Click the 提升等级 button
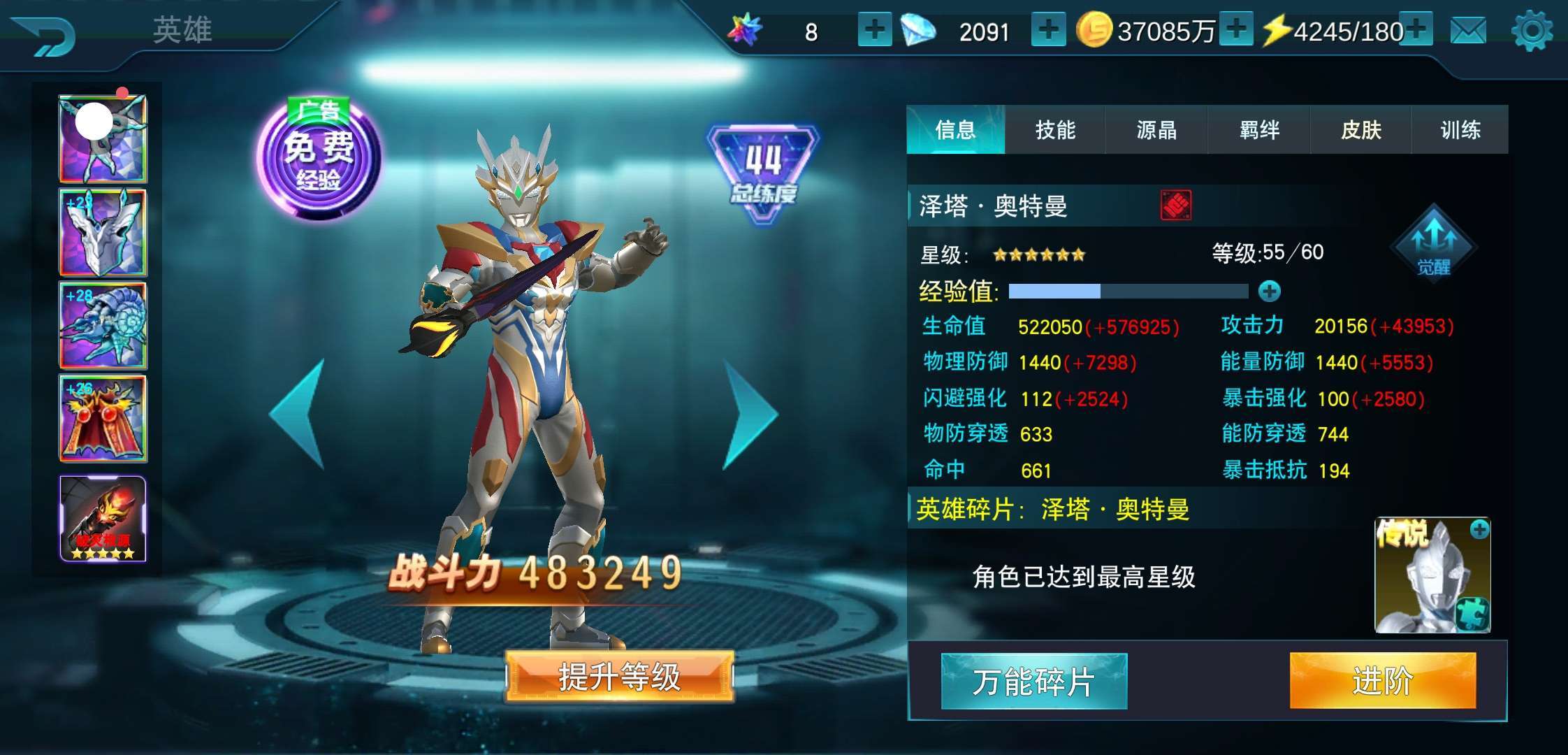Screen dimensions: 1568x755 point(619,677)
